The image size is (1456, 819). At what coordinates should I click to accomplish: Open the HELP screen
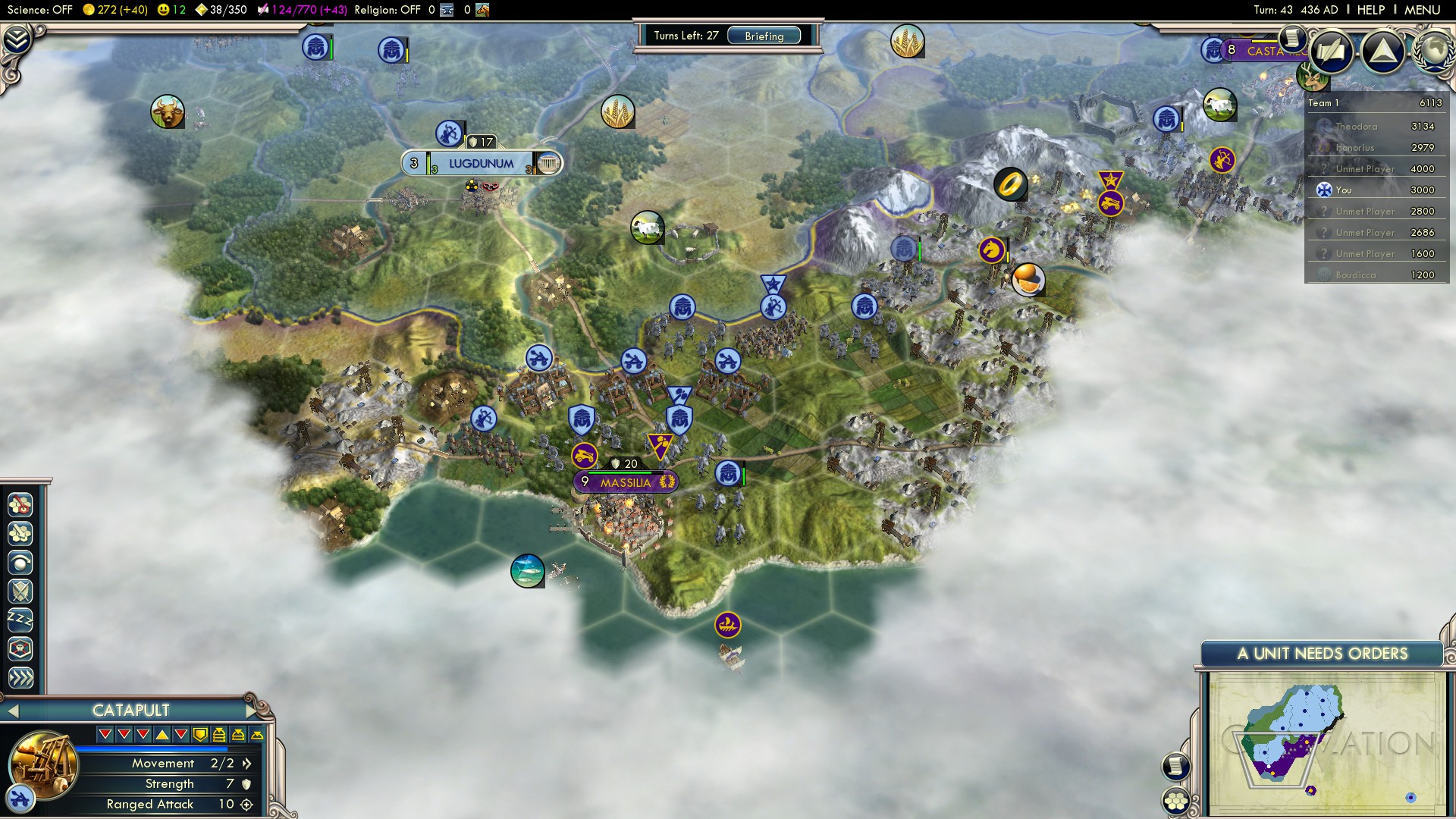click(1370, 10)
